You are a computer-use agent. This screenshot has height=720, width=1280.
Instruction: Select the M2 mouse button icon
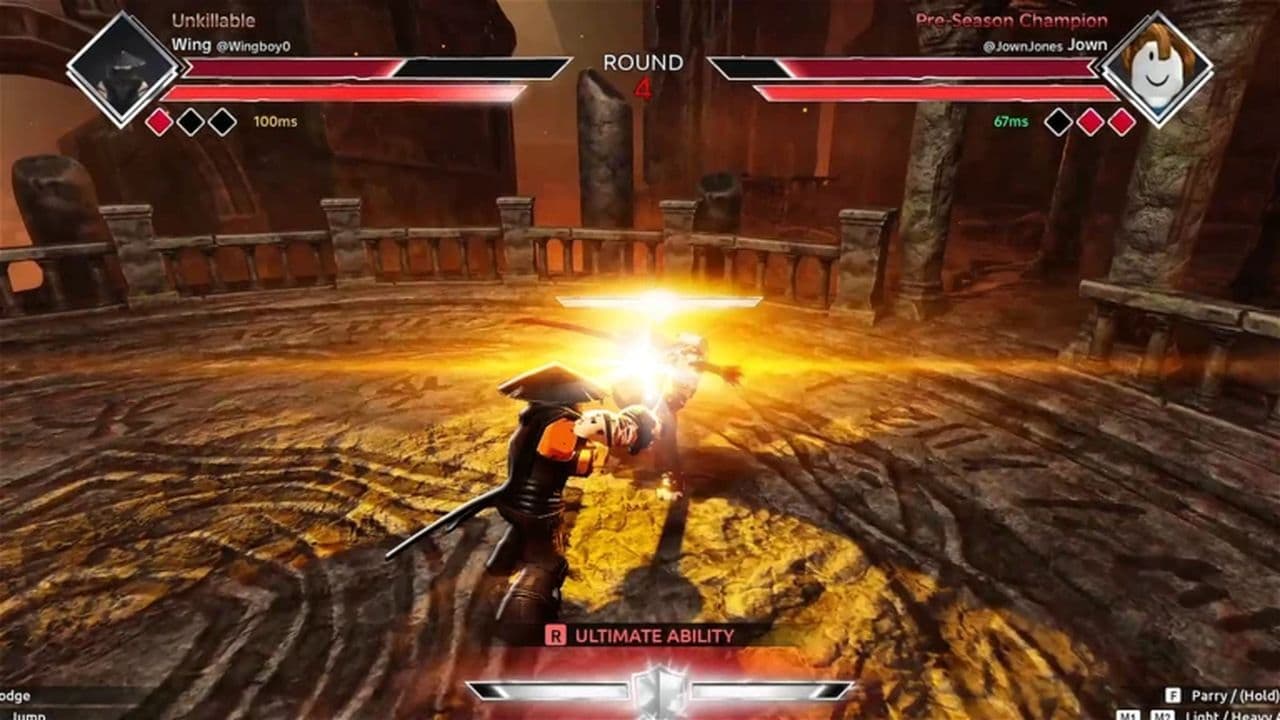(x=1162, y=714)
